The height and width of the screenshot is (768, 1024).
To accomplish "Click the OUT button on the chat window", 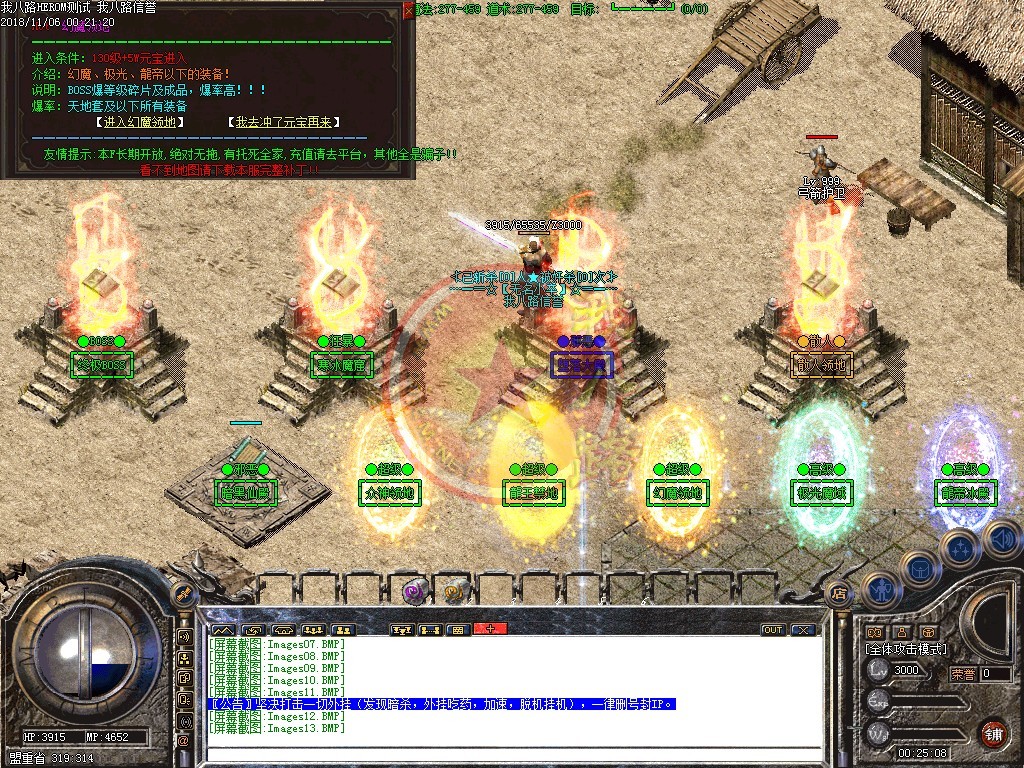I will click(x=773, y=630).
